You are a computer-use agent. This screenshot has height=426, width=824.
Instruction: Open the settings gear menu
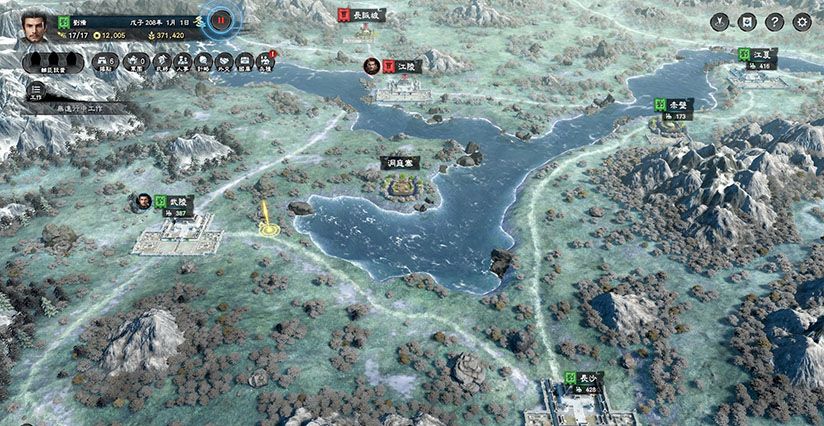coord(801,22)
